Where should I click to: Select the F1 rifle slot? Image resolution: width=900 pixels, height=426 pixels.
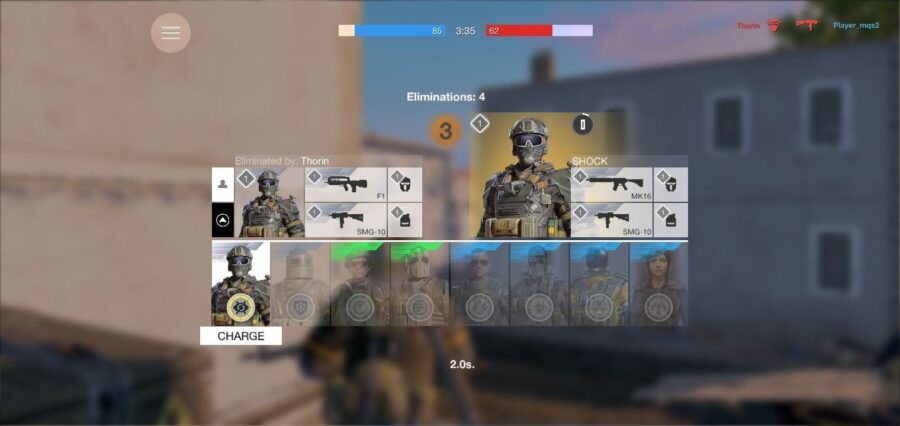(346, 185)
